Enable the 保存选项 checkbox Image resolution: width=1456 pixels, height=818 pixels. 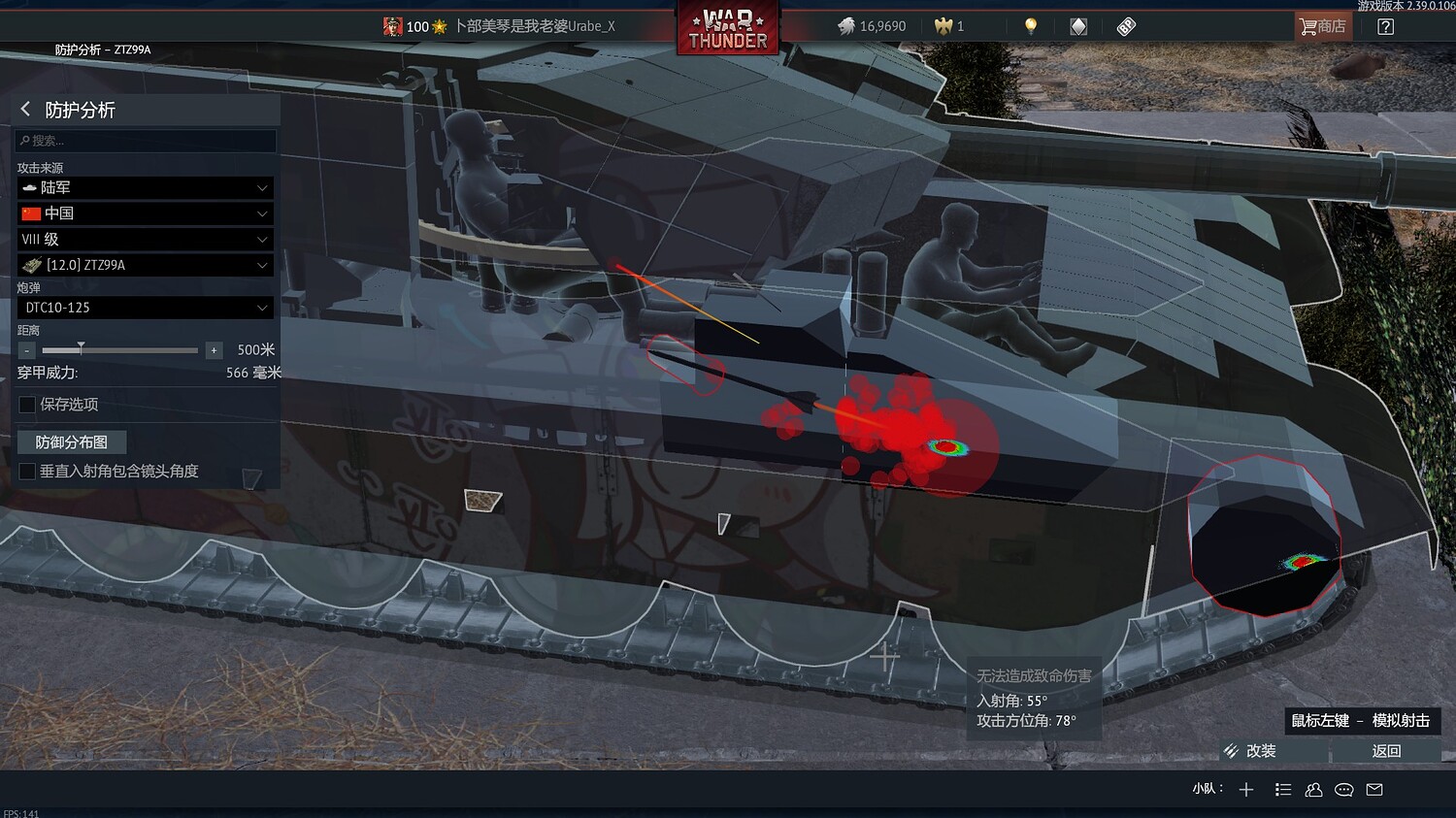[x=26, y=405]
